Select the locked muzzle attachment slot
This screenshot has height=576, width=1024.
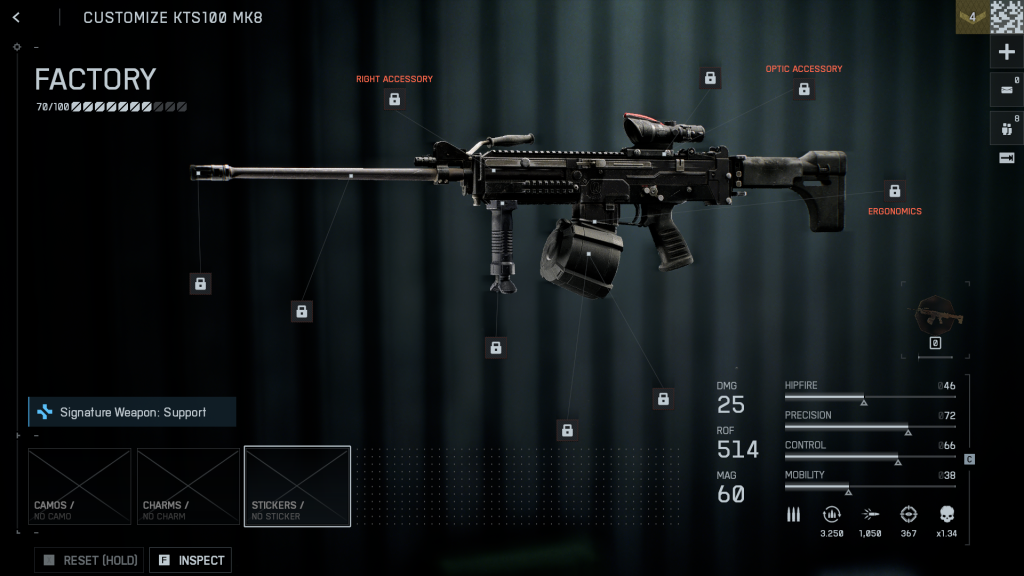point(200,284)
